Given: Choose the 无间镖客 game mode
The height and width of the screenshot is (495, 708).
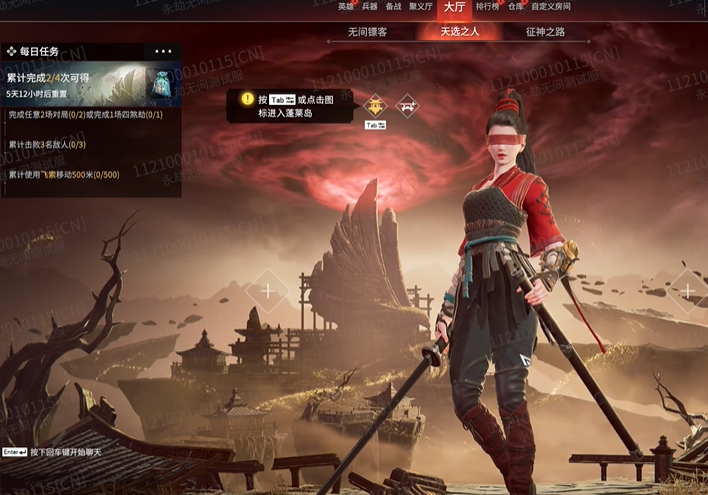Looking at the screenshot, I should tap(367, 32).
